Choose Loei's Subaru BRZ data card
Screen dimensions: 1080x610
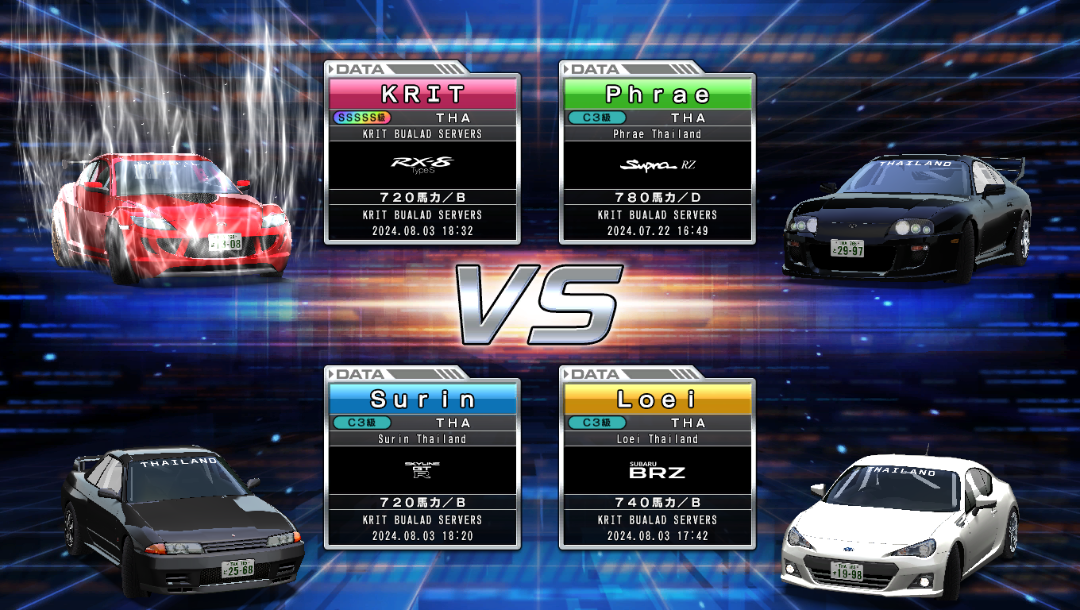pyautogui.click(x=657, y=463)
